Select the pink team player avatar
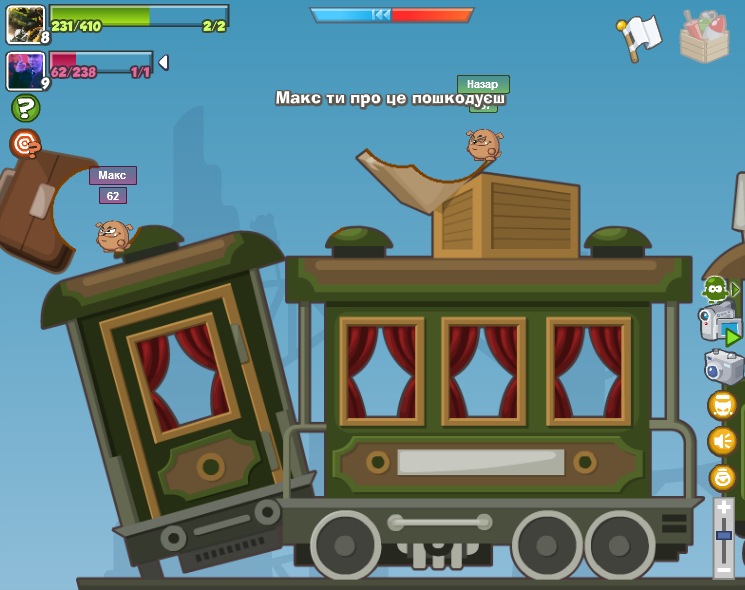Screen dimensions: 745x590 click(25, 71)
